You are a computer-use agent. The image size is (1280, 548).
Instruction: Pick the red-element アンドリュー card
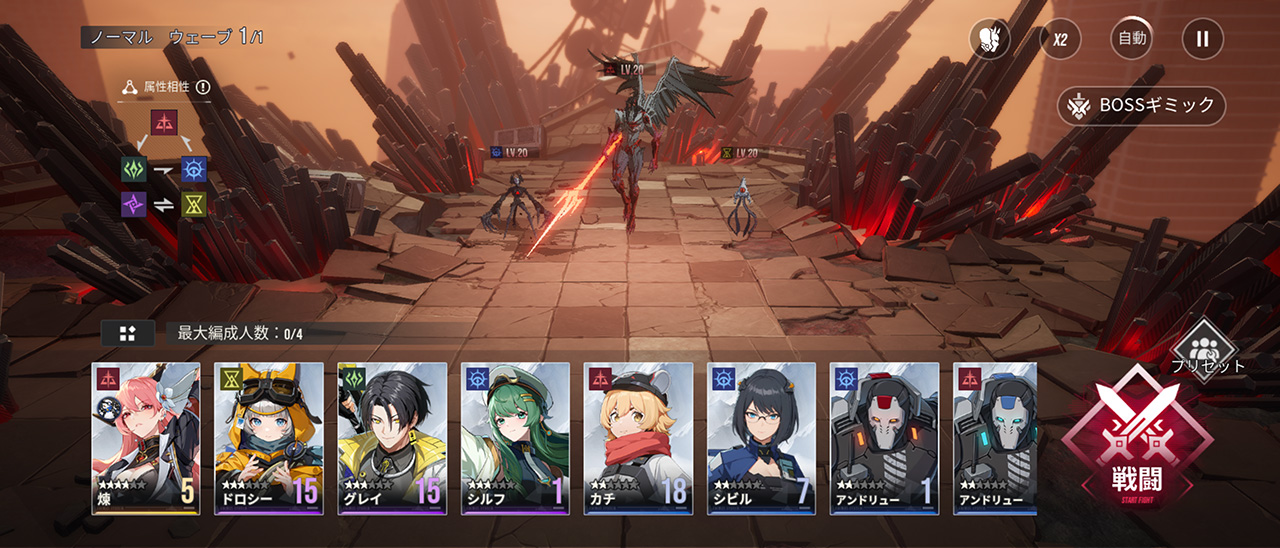coord(995,438)
